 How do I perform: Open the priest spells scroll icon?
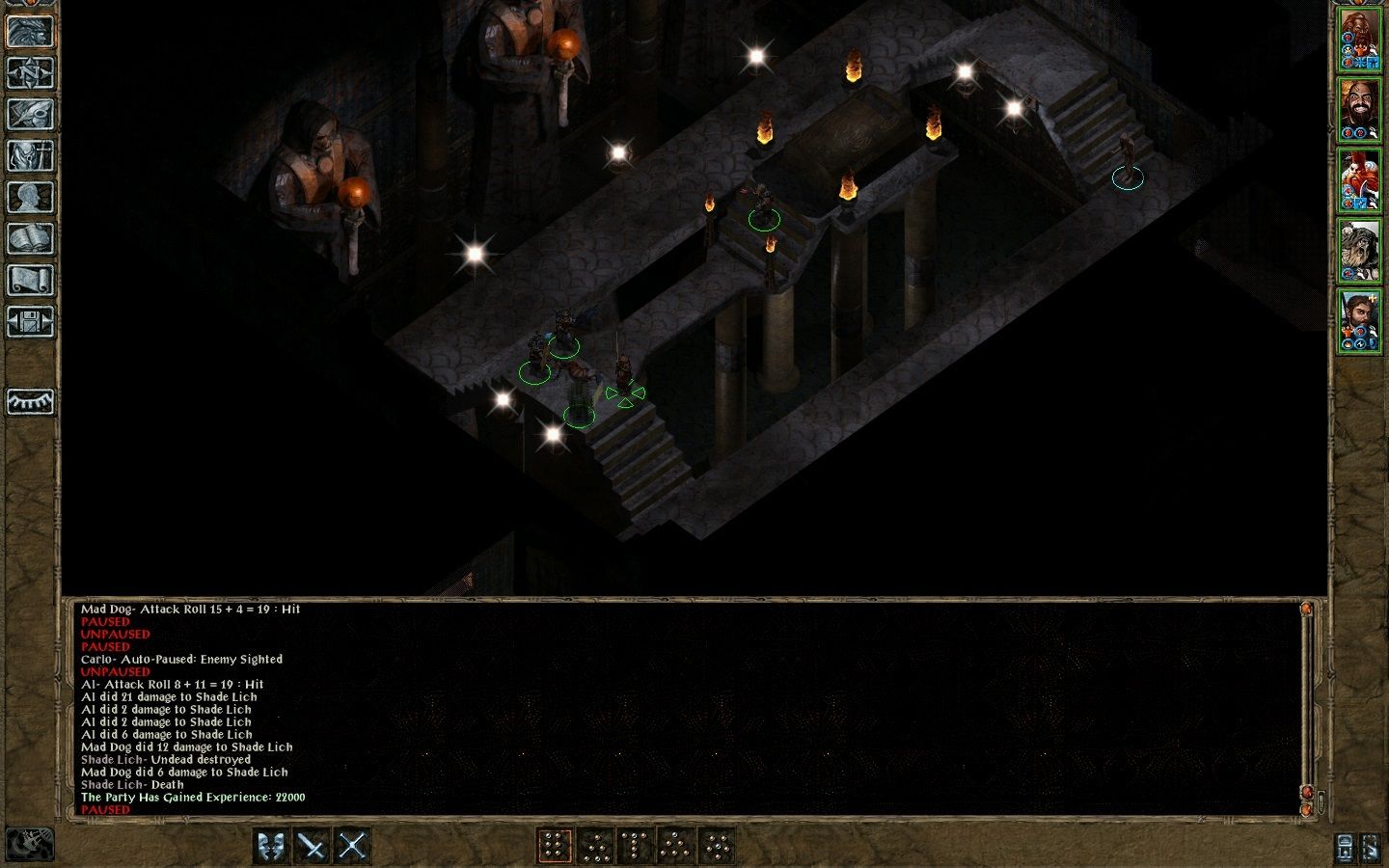30,281
